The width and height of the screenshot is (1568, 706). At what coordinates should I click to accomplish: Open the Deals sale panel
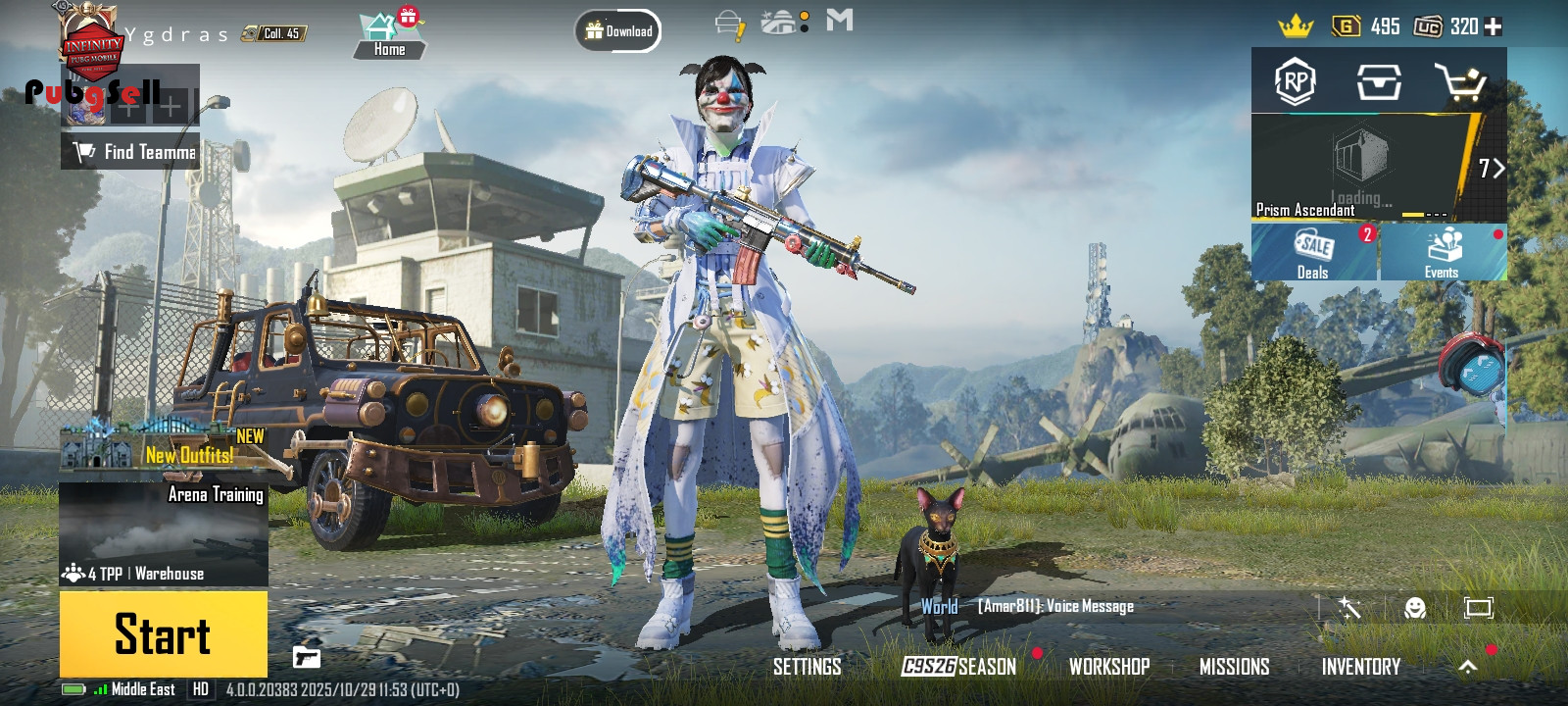click(x=1313, y=252)
